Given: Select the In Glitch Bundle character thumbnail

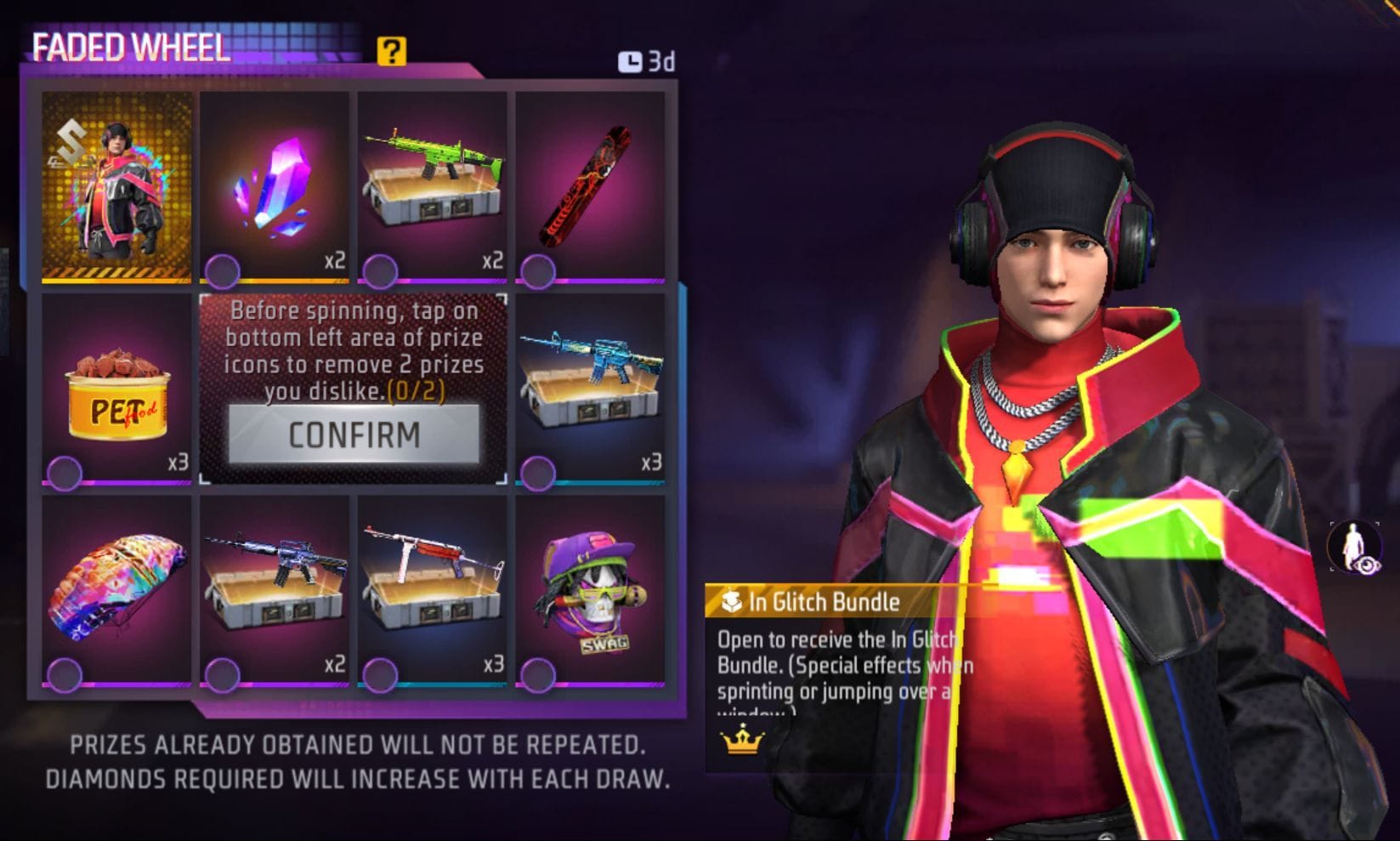Looking at the screenshot, I should [117, 185].
